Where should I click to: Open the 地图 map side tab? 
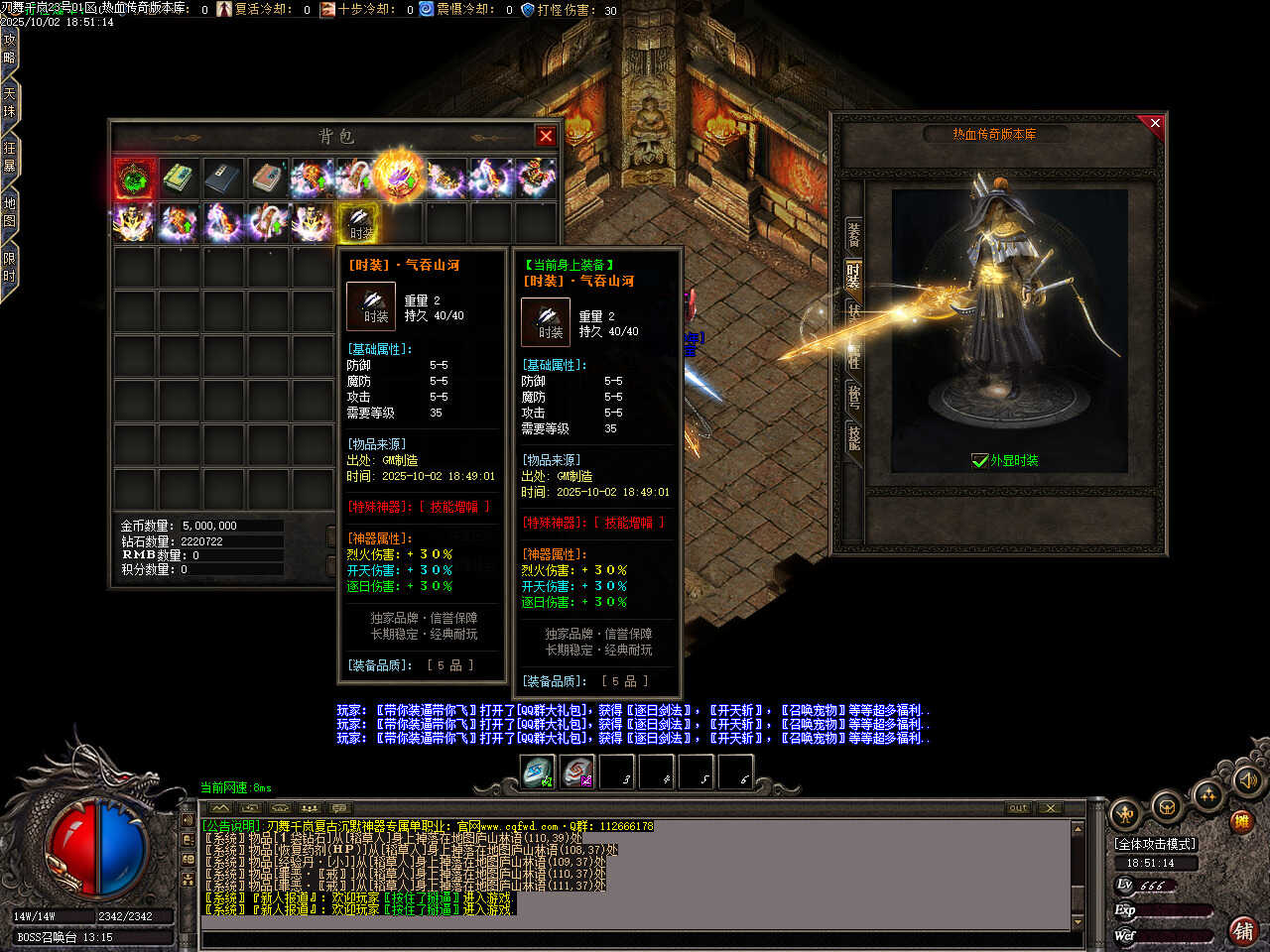pyautogui.click(x=10, y=212)
